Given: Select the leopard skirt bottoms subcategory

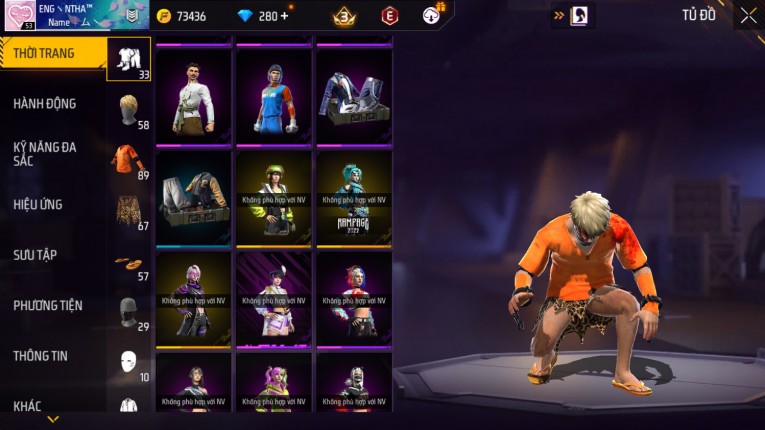Looking at the screenshot, I should click(129, 211).
